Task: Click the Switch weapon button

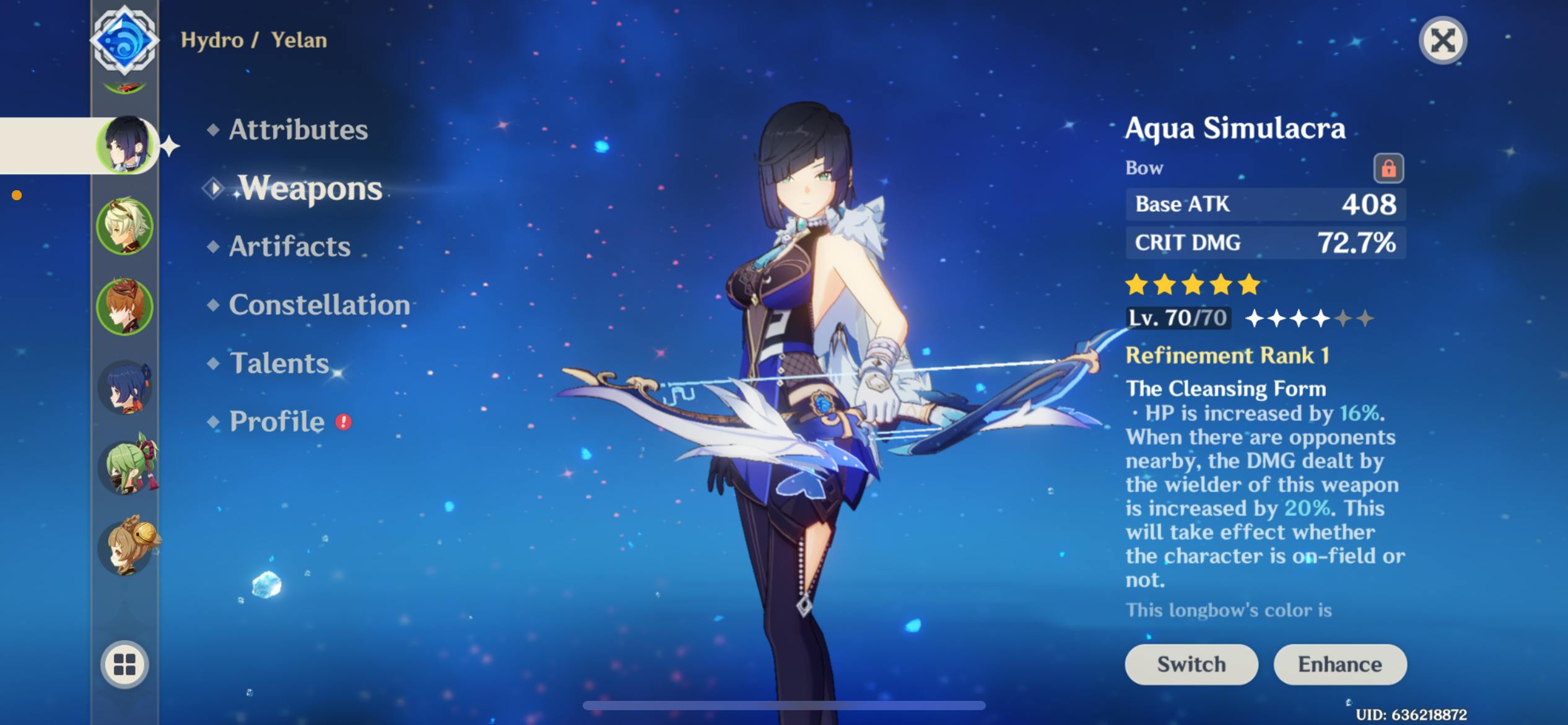Action: point(1191,664)
